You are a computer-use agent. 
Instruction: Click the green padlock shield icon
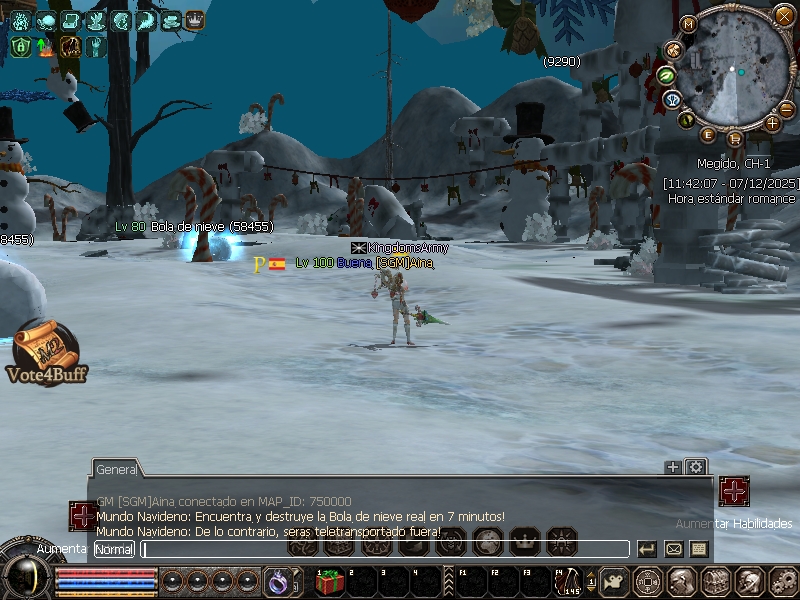click(x=20, y=46)
